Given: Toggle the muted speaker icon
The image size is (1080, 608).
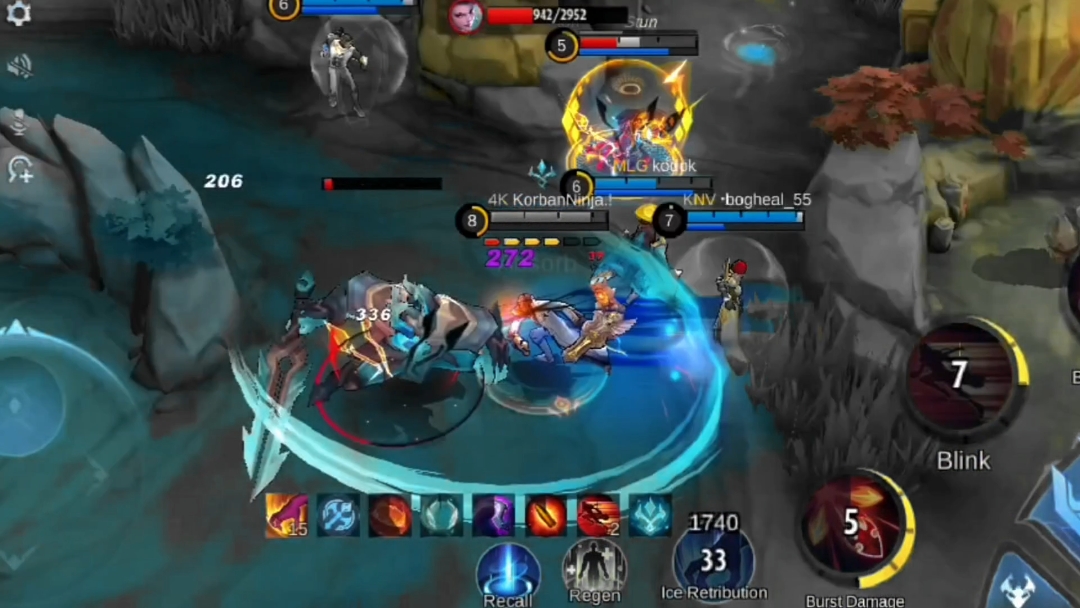Looking at the screenshot, I should (19, 66).
